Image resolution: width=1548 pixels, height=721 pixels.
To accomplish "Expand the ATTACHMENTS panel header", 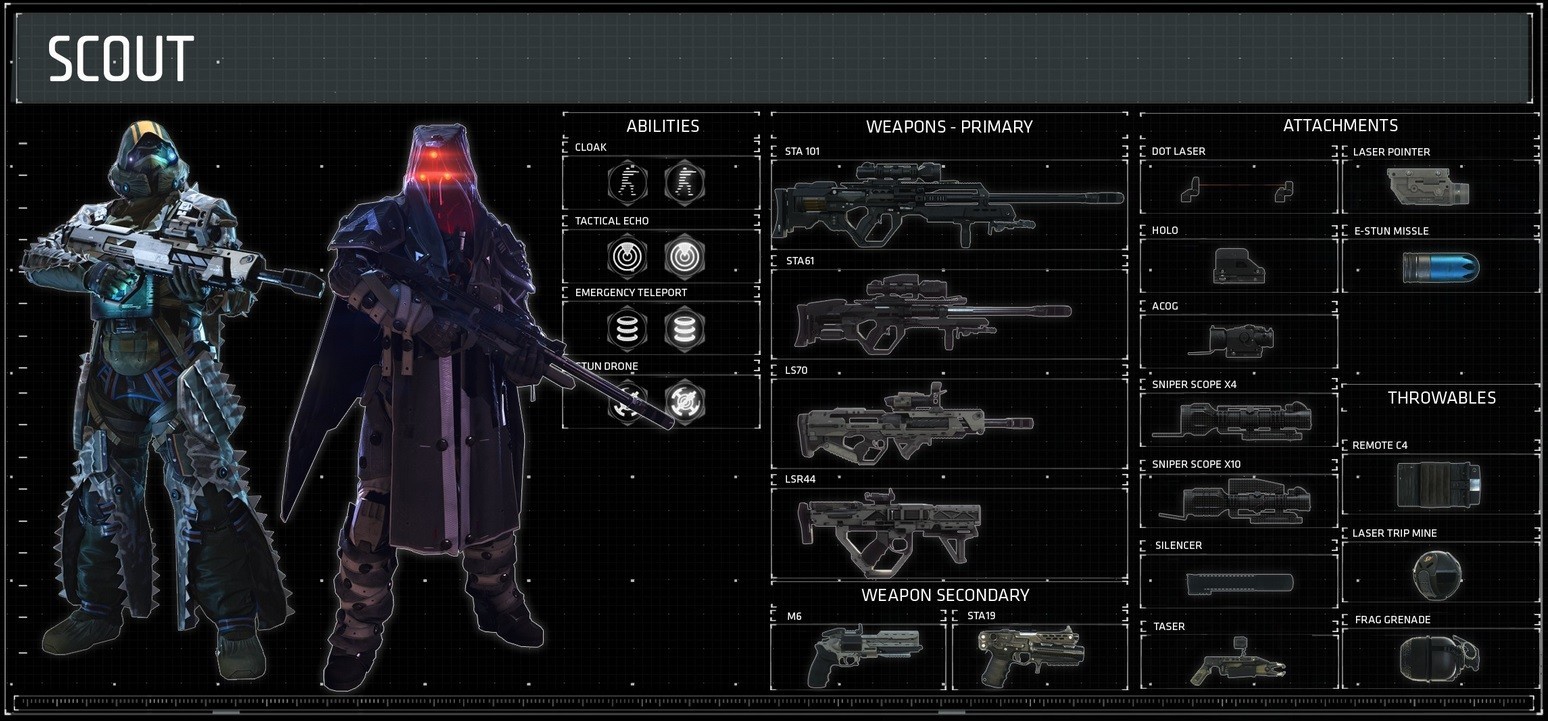I will pyautogui.click(x=1340, y=125).
